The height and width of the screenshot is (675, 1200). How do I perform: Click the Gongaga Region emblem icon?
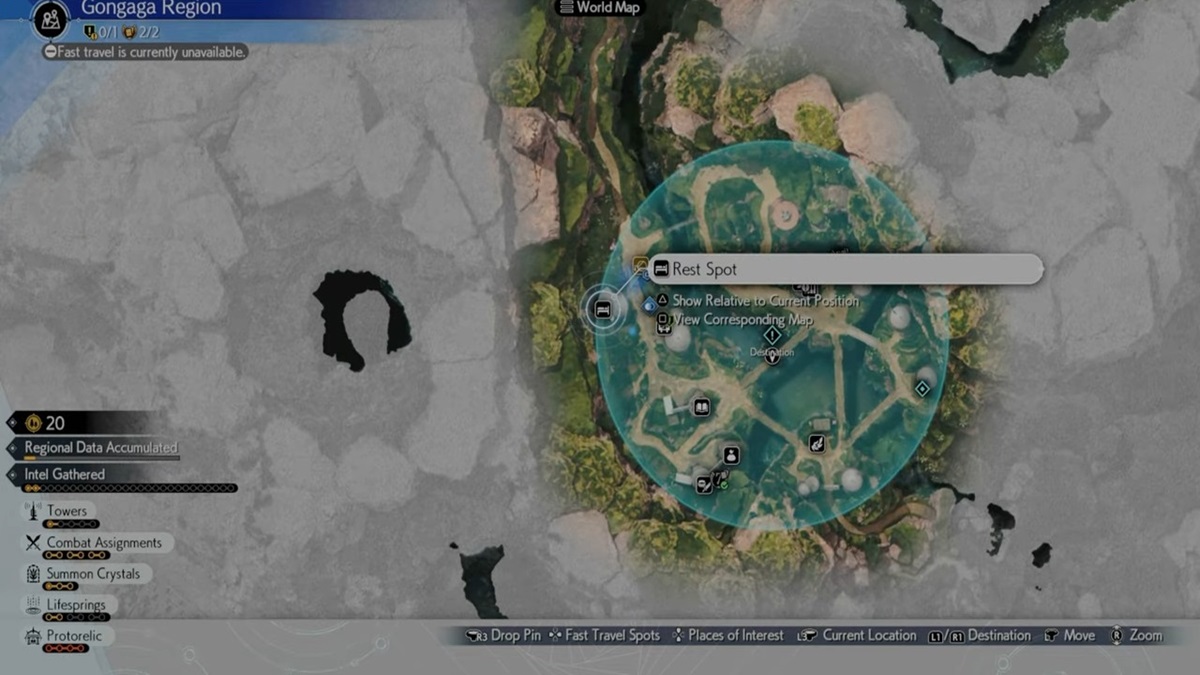pos(48,19)
